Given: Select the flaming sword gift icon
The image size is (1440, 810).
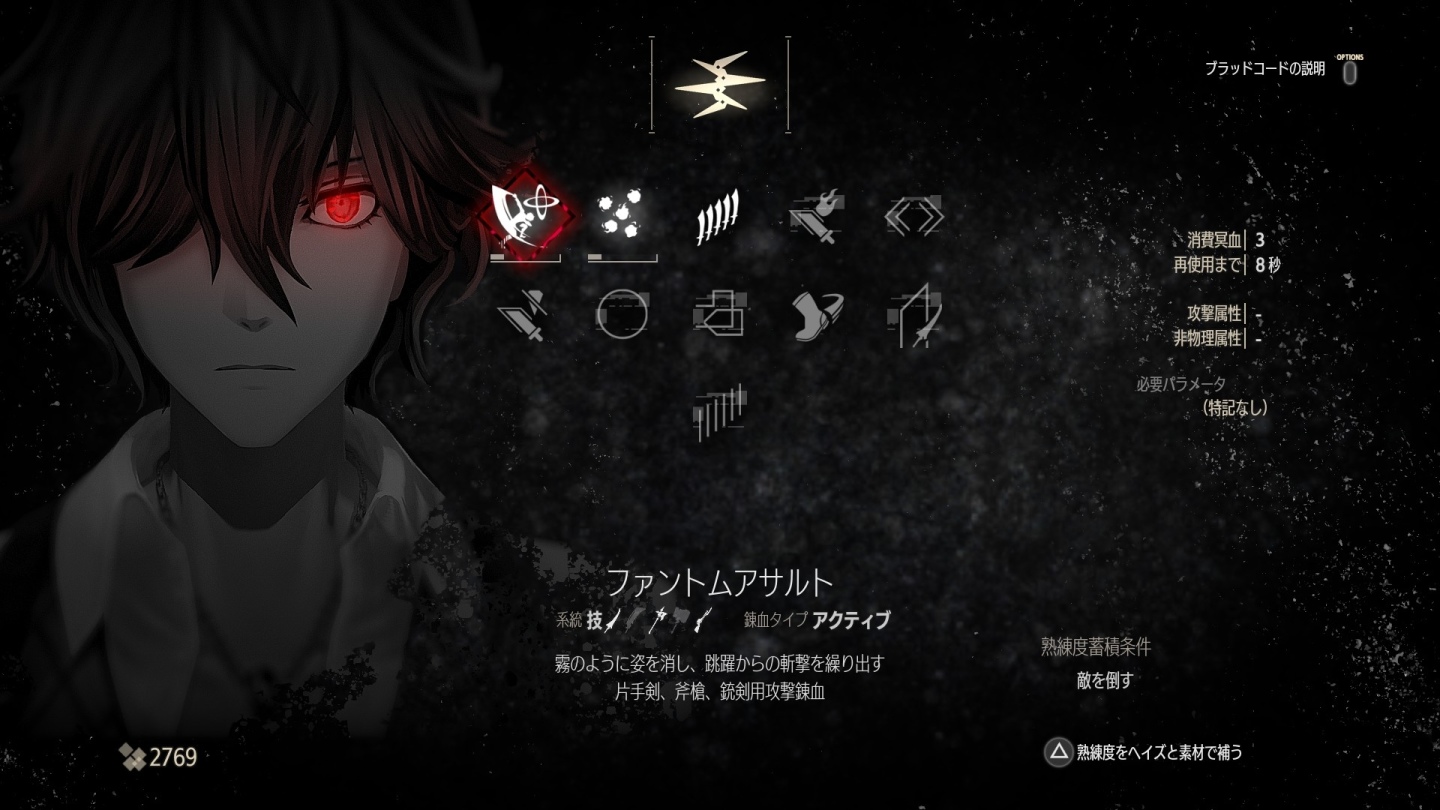Looking at the screenshot, I should click(818, 215).
